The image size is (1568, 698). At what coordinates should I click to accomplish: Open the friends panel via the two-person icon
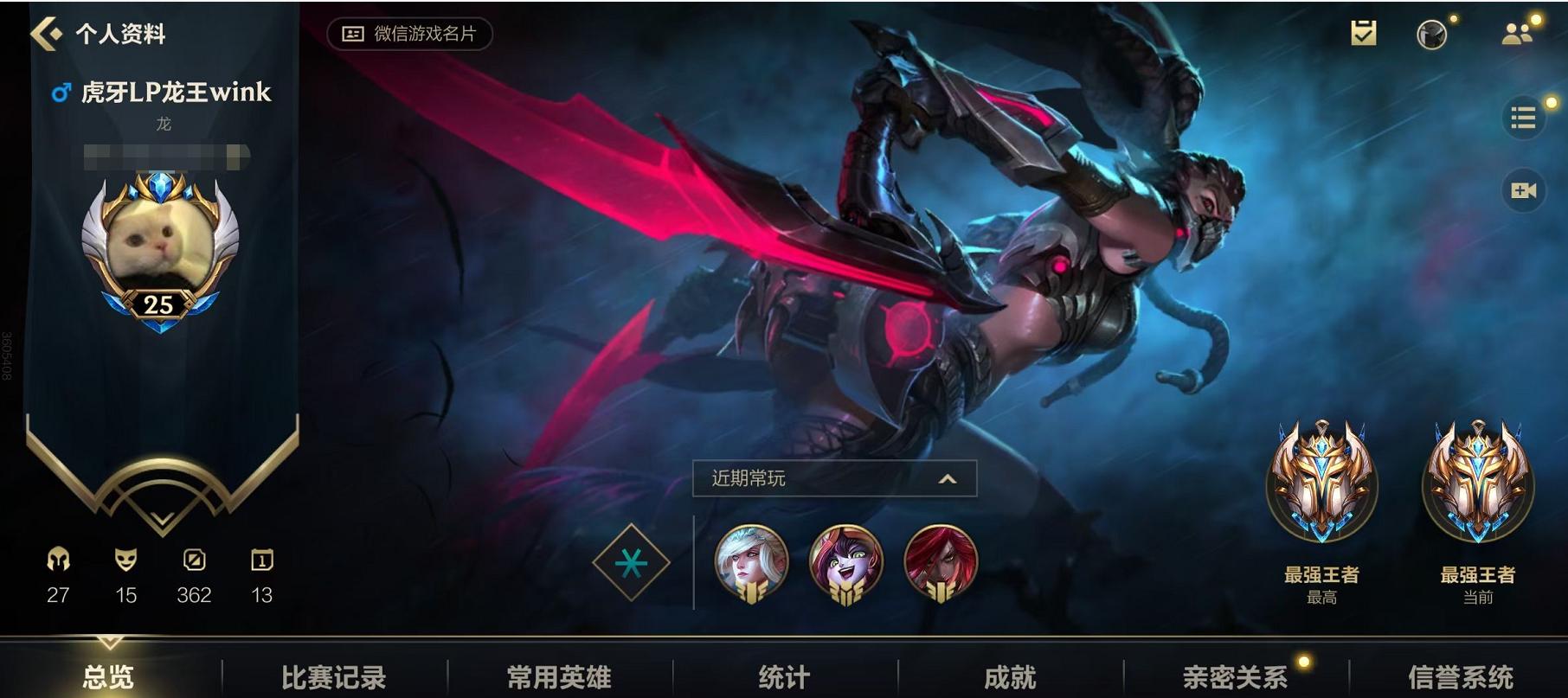click(1515, 33)
